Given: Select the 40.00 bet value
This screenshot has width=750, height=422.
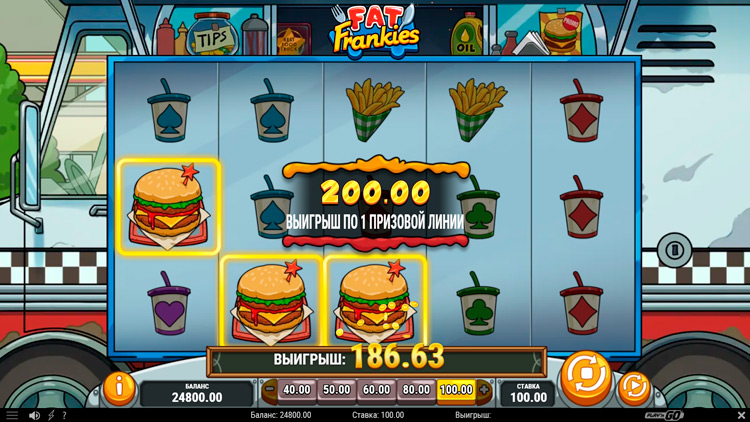Looking at the screenshot, I should (297, 389).
